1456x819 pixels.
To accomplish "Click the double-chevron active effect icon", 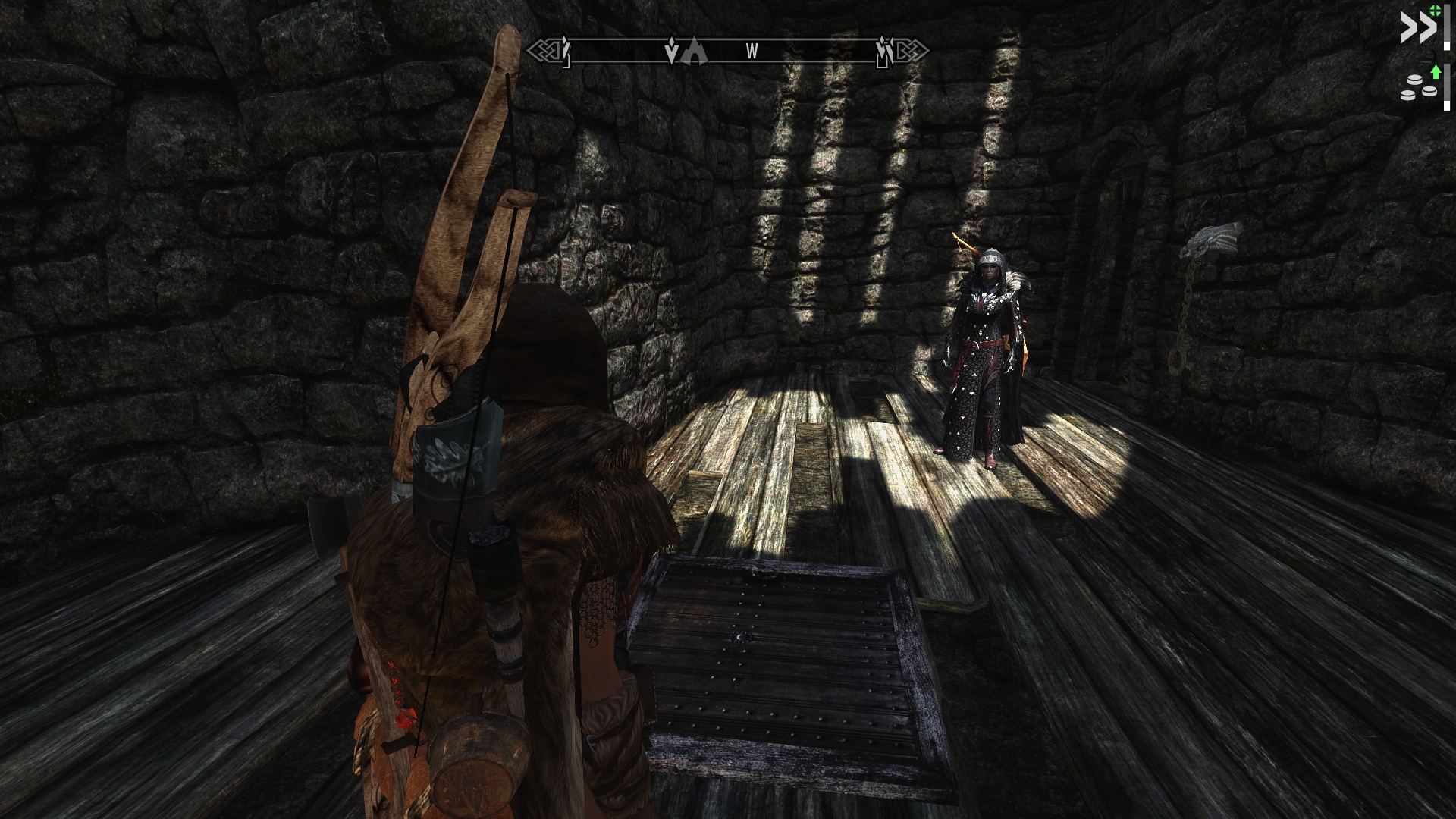I will click(x=1418, y=29).
